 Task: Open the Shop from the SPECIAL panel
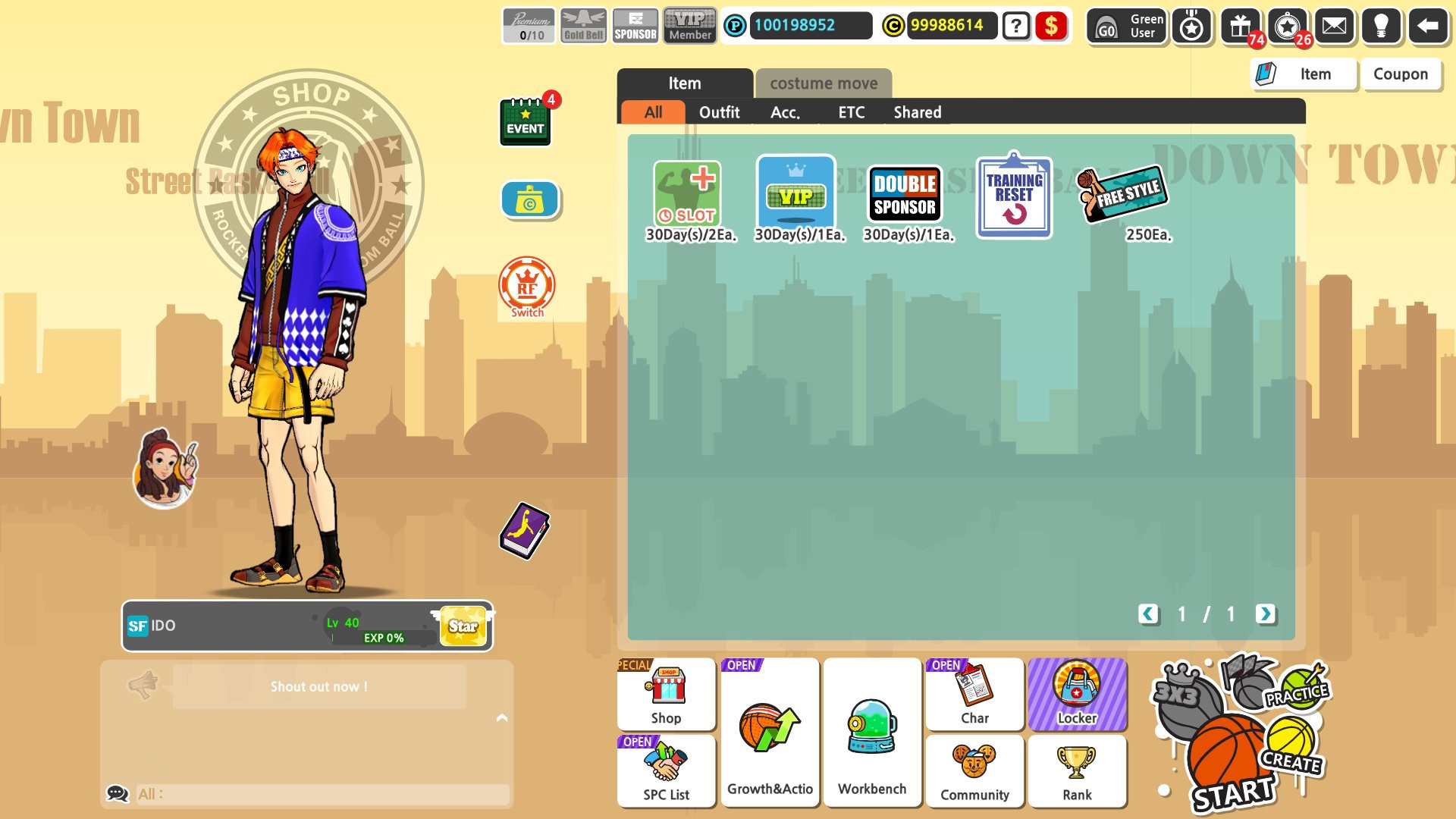pos(666,694)
